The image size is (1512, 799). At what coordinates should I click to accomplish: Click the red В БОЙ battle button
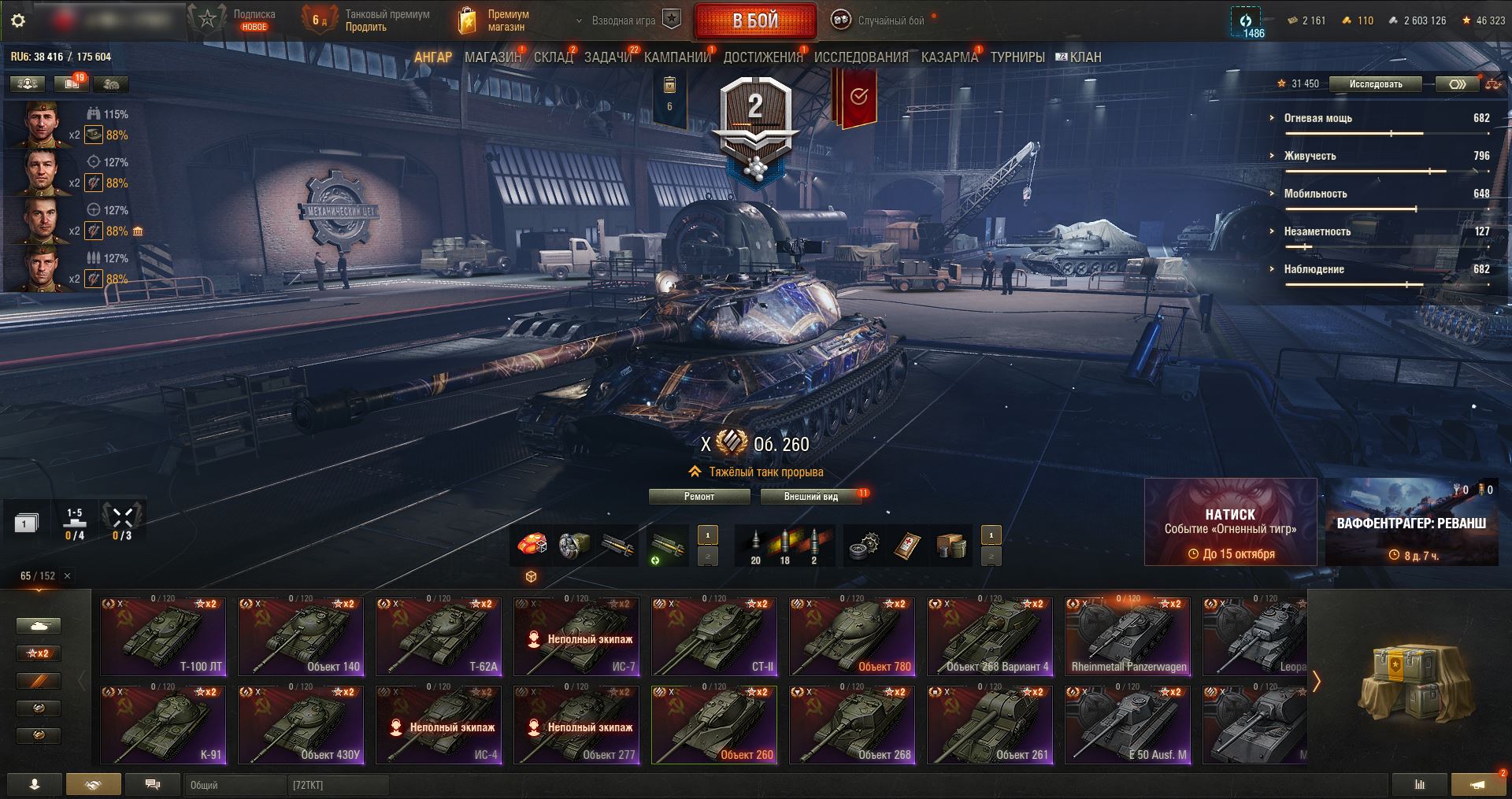[755, 21]
